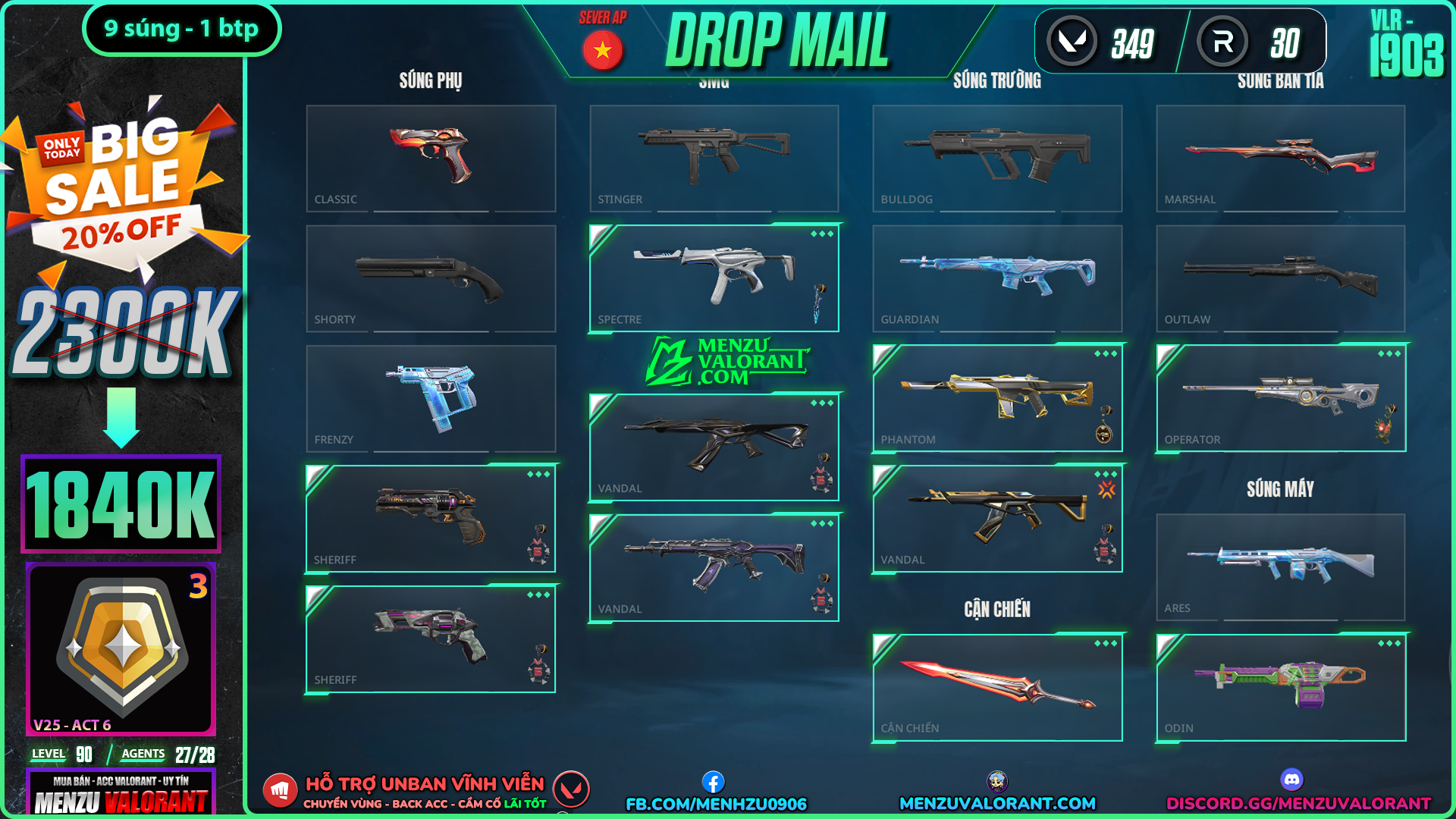Choose the Frenzy weapon tile
Viewport: 1456px width, 819px height.
(x=431, y=398)
